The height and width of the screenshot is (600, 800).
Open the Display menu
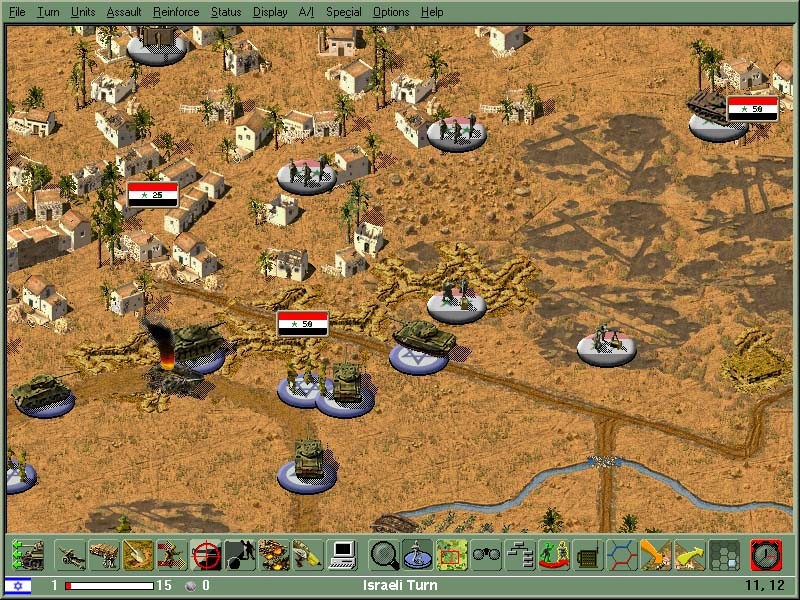coord(270,12)
